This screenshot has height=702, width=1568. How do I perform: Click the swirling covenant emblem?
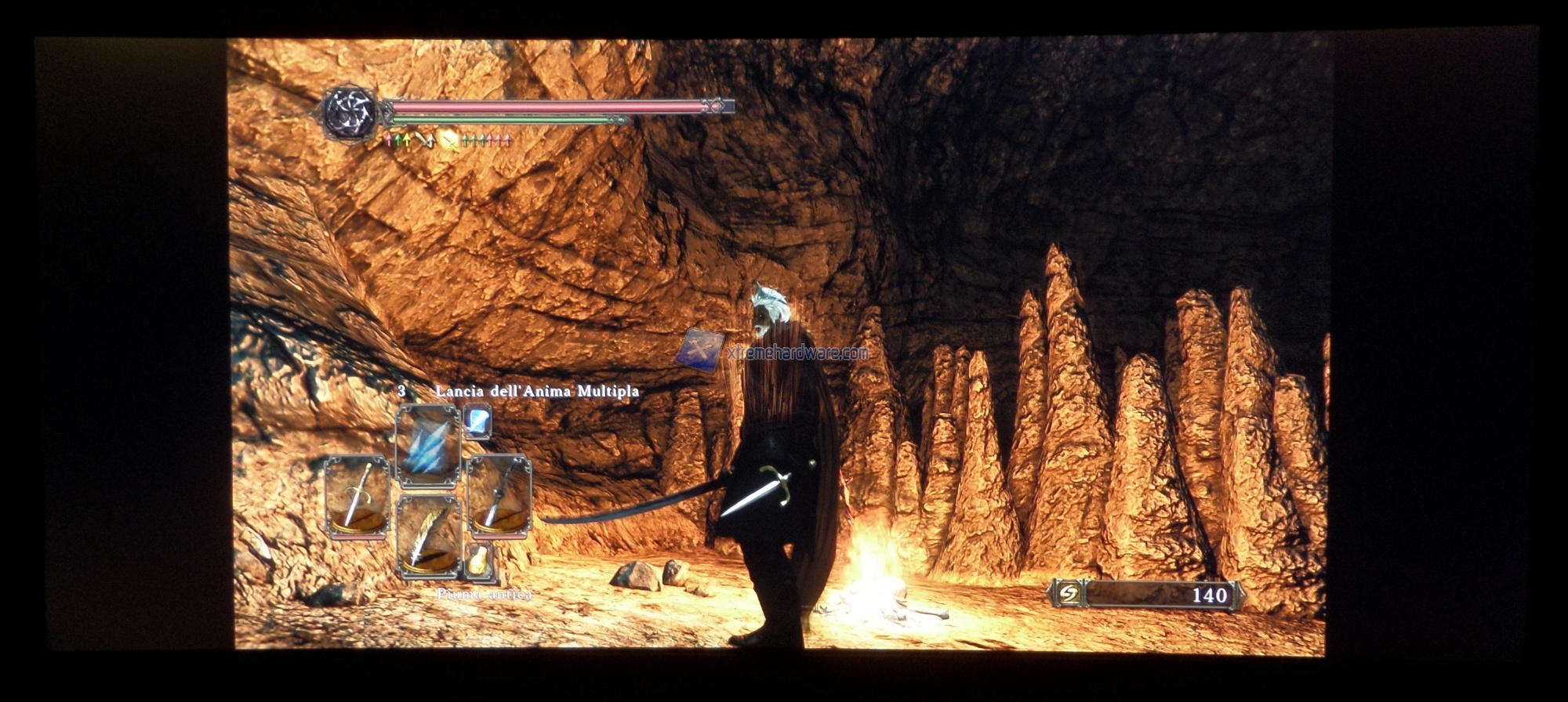[x=350, y=114]
